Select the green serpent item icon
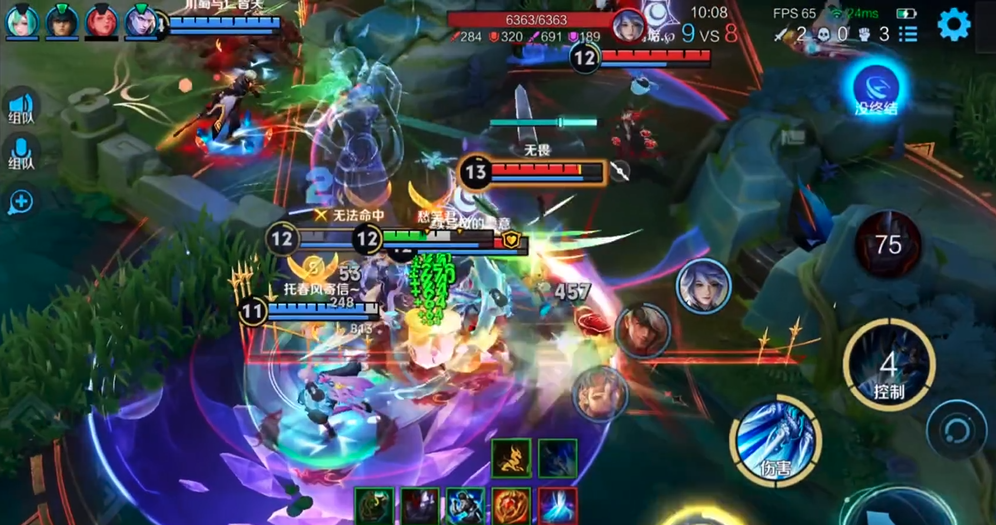Screen dimensions: 996x525 point(374,506)
